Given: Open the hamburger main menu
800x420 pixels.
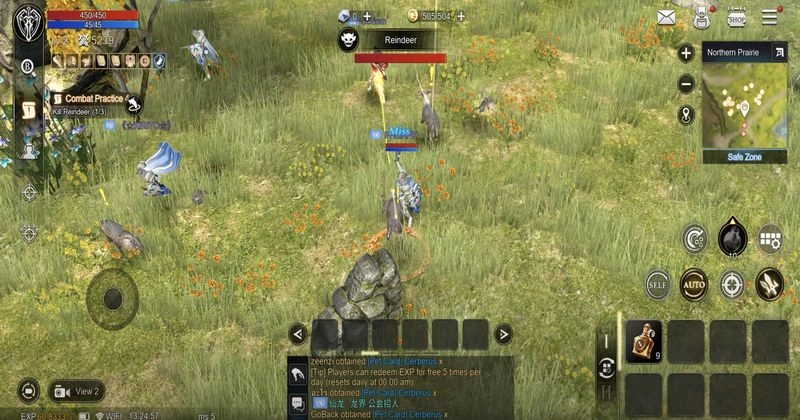Looking at the screenshot, I should pyautogui.click(x=771, y=17).
